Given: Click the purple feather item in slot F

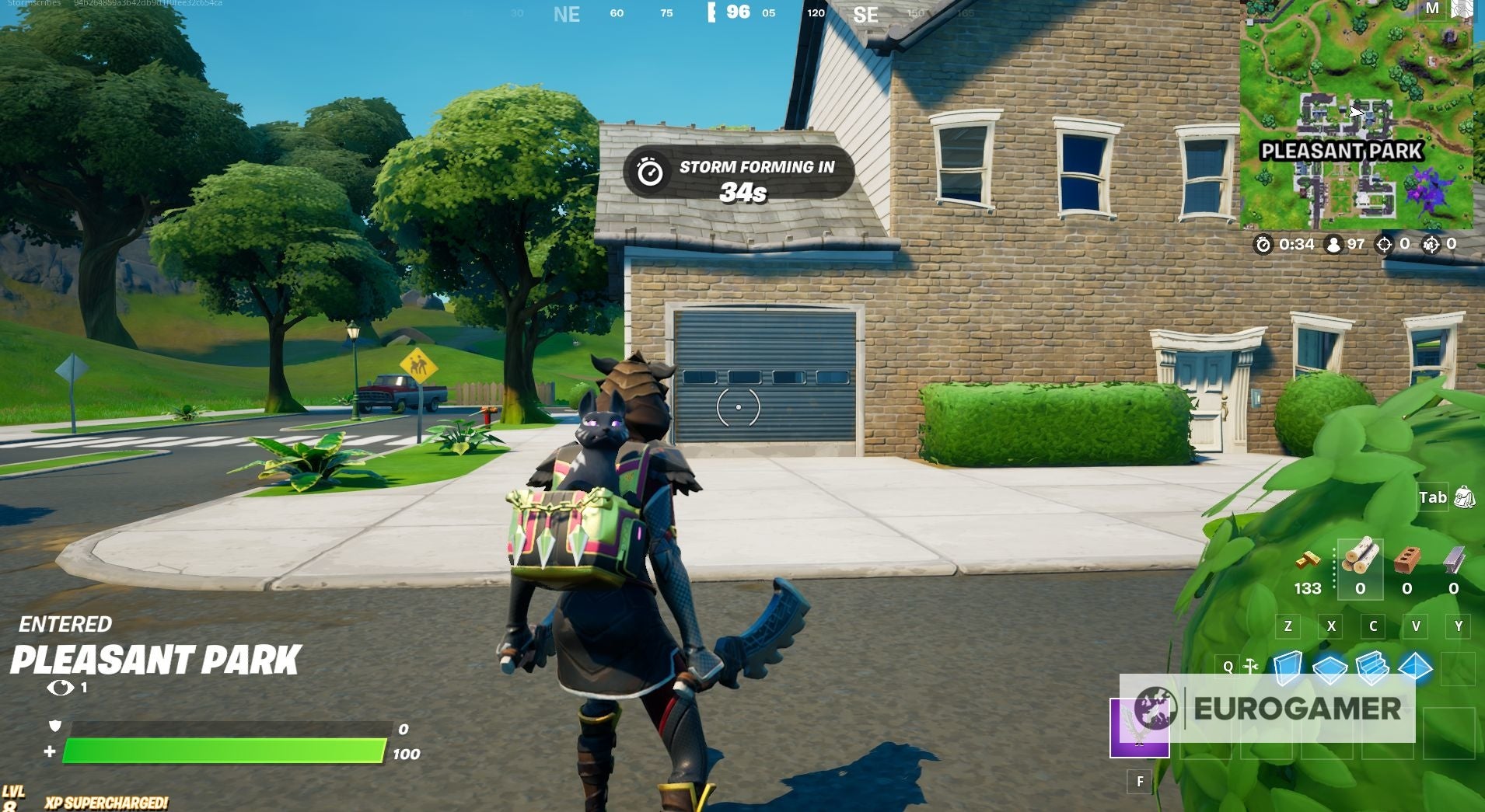Looking at the screenshot, I should tap(1141, 727).
